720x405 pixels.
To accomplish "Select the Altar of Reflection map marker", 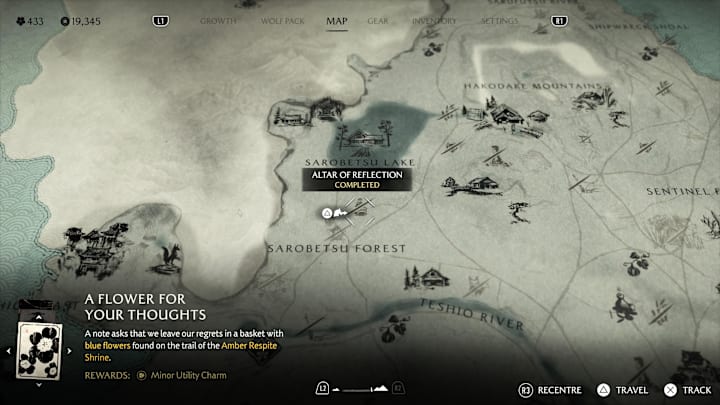I will (x=327, y=212).
